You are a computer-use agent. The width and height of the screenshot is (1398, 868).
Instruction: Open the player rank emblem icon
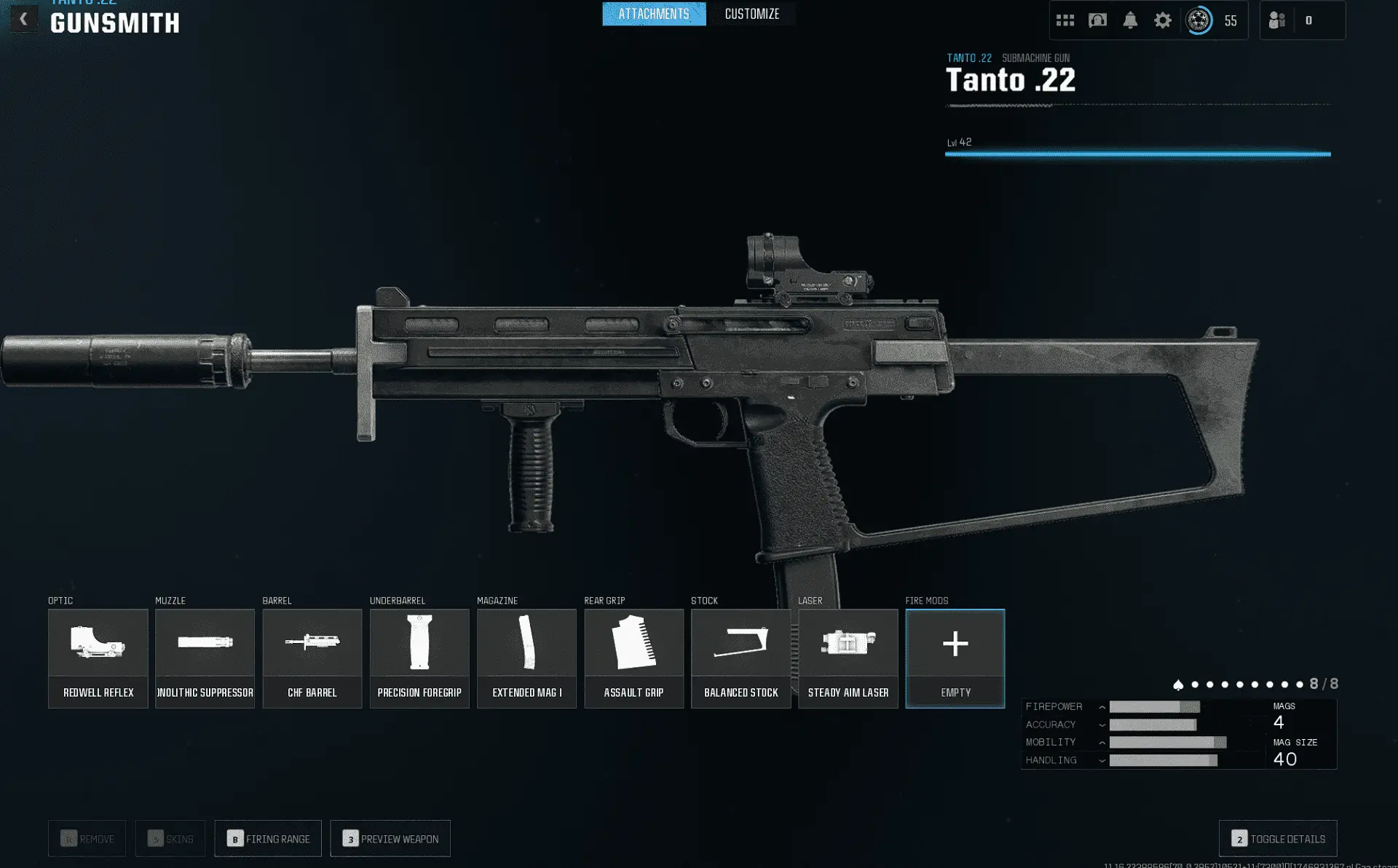pyautogui.click(x=1198, y=20)
